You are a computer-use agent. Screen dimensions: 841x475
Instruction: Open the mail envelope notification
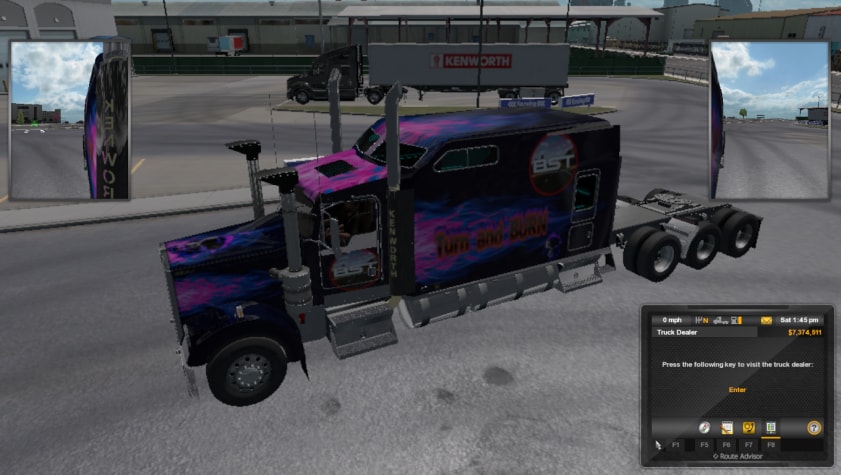coord(766,320)
